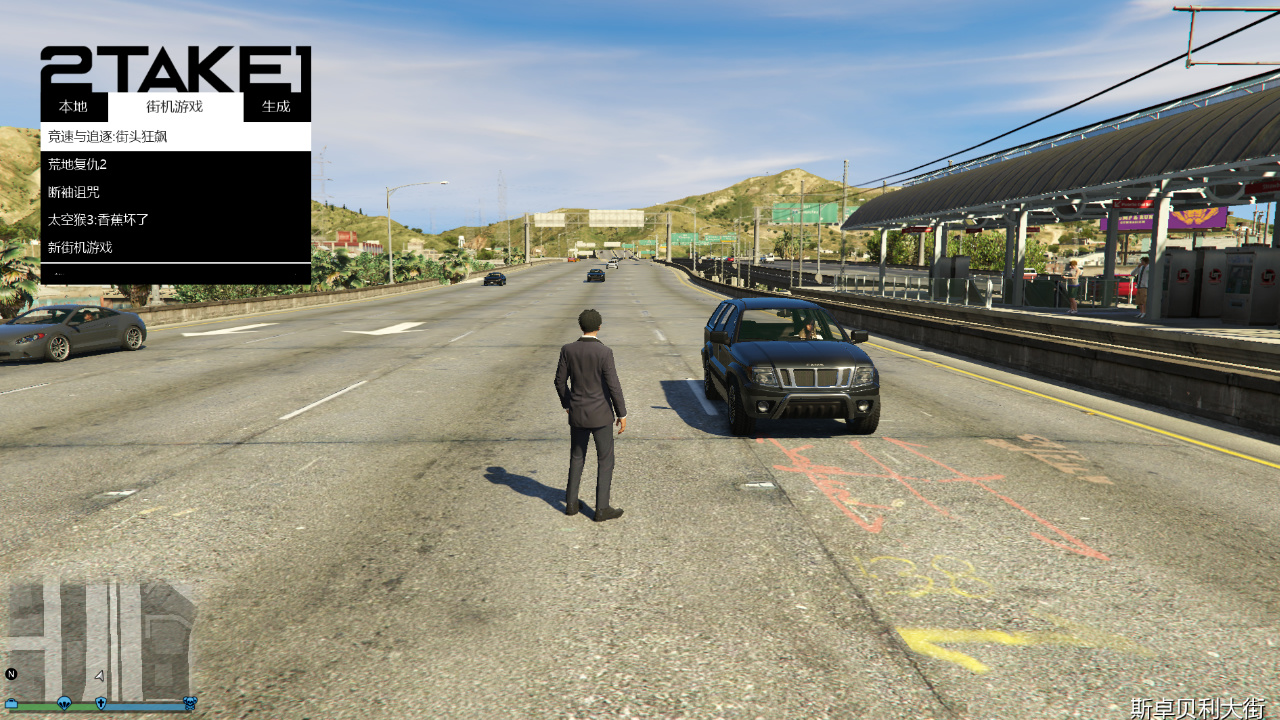Click the cross shield icon on the HUD
Viewport: 1280px width, 720px height.
pos(99,703)
